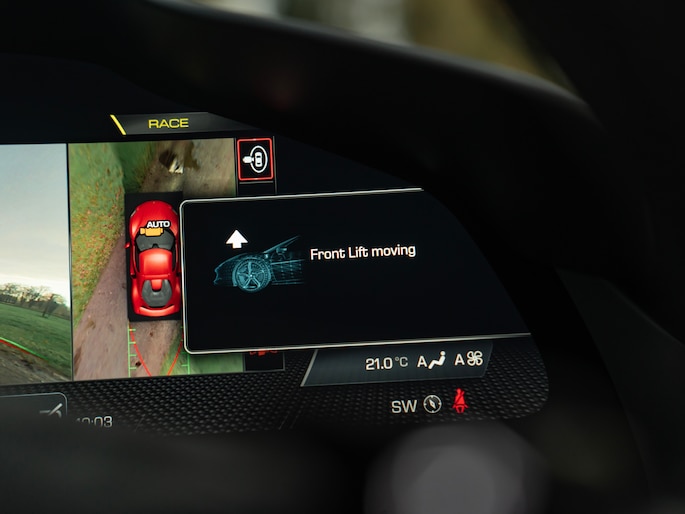Screen dimensions: 685x514
Task: Toggle the auto fan speed icon
Action: 468,361
